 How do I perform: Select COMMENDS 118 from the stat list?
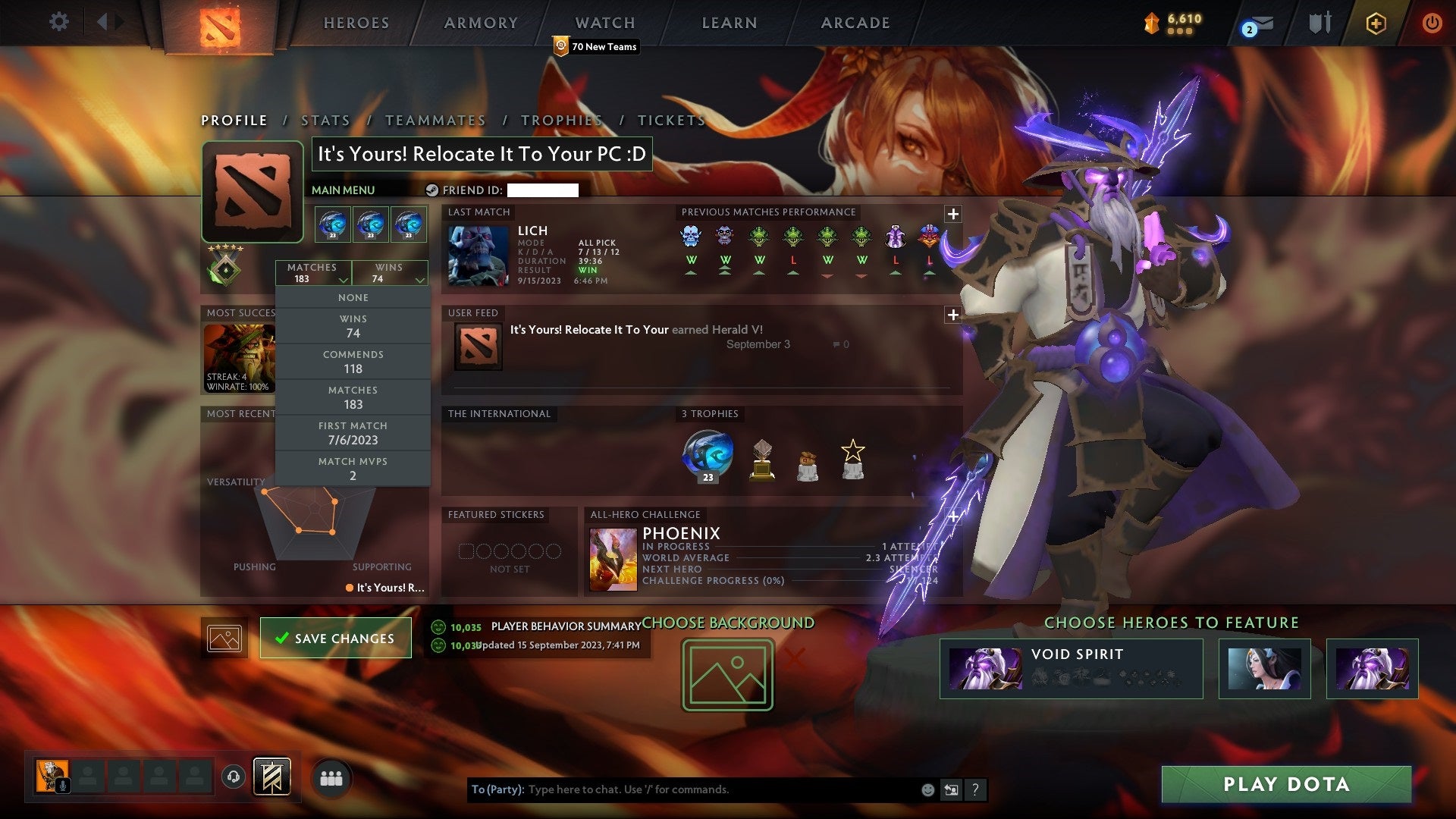(x=353, y=361)
